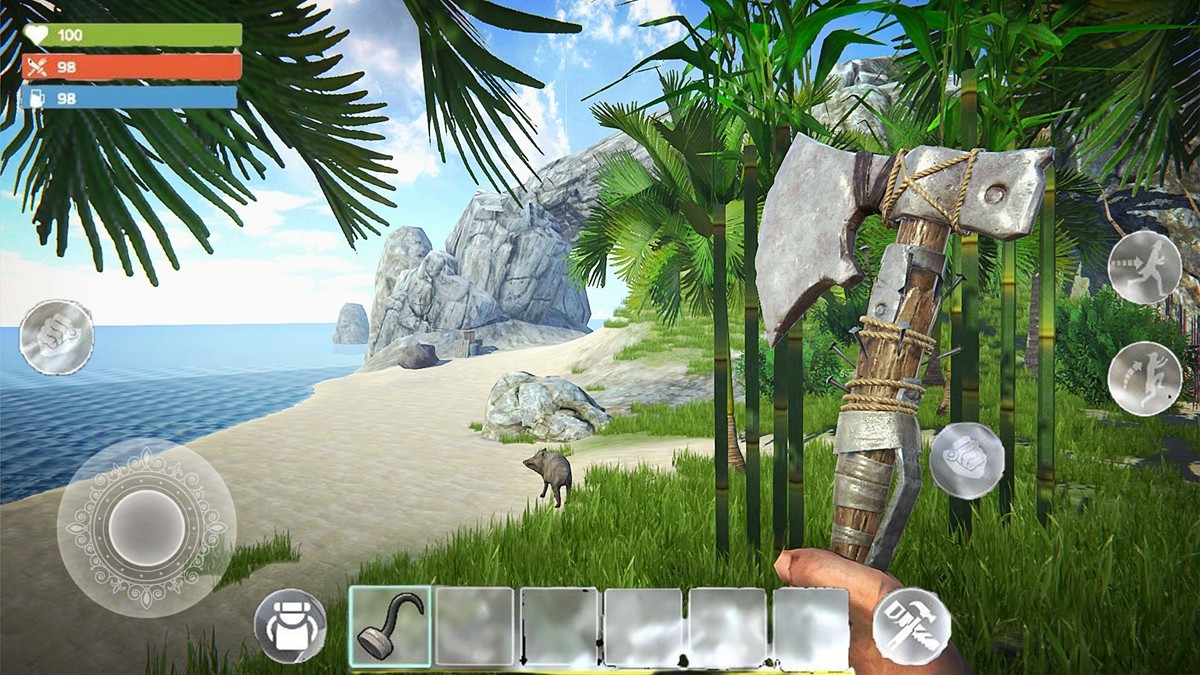
Task: Tap the jump button with leaping figure
Action: coord(1145,378)
